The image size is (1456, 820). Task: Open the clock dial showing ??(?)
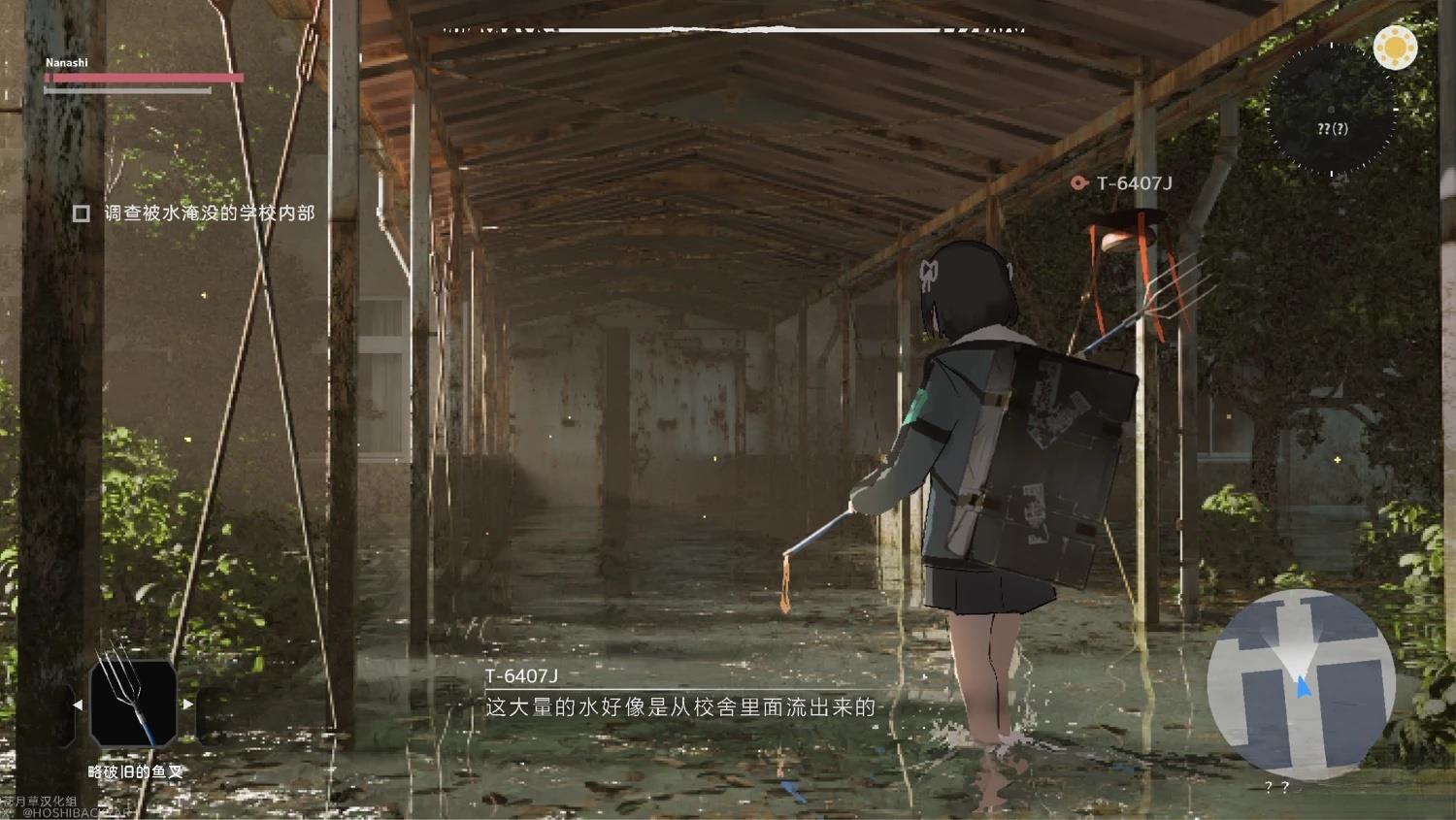click(1333, 128)
